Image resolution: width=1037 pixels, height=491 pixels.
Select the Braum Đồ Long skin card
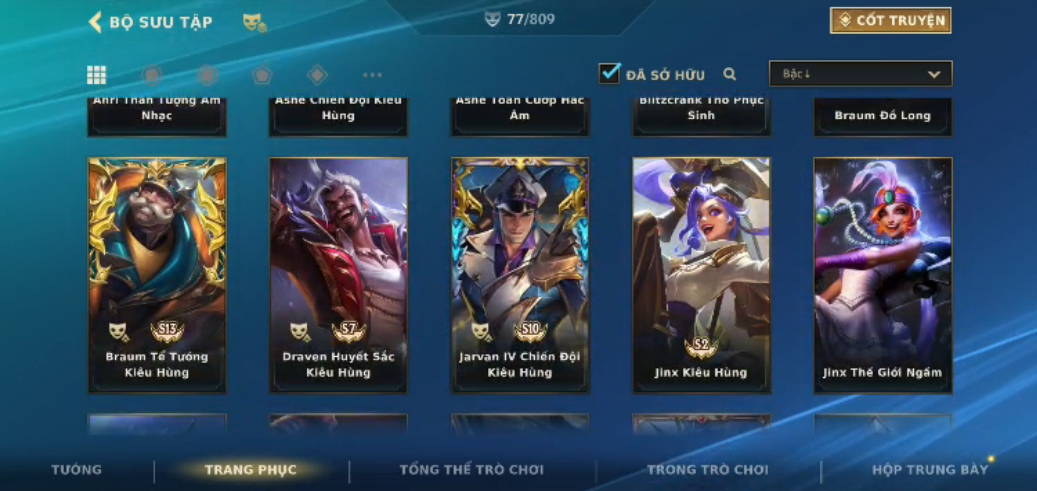tap(882, 116)
